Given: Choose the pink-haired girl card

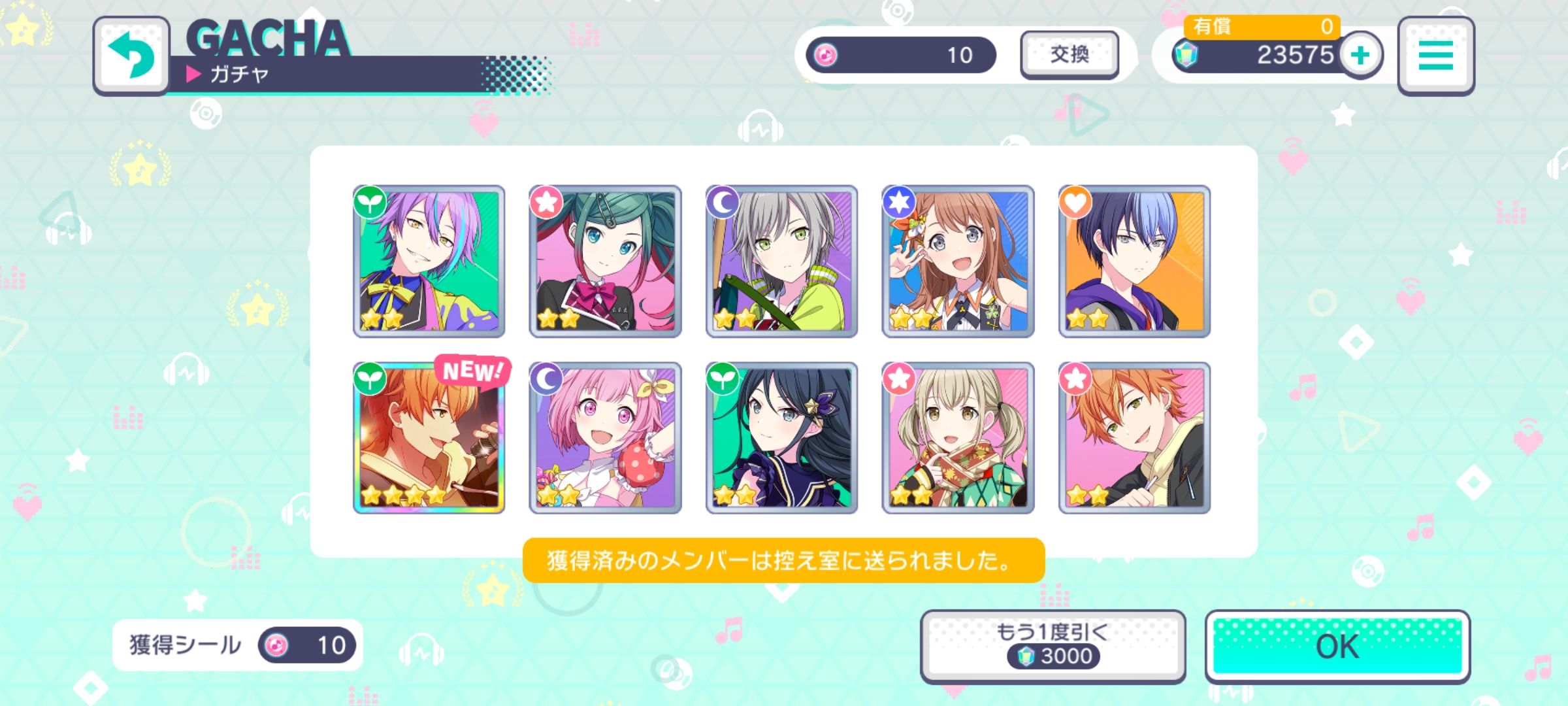Looking at the screenshot, I should 605,438.
